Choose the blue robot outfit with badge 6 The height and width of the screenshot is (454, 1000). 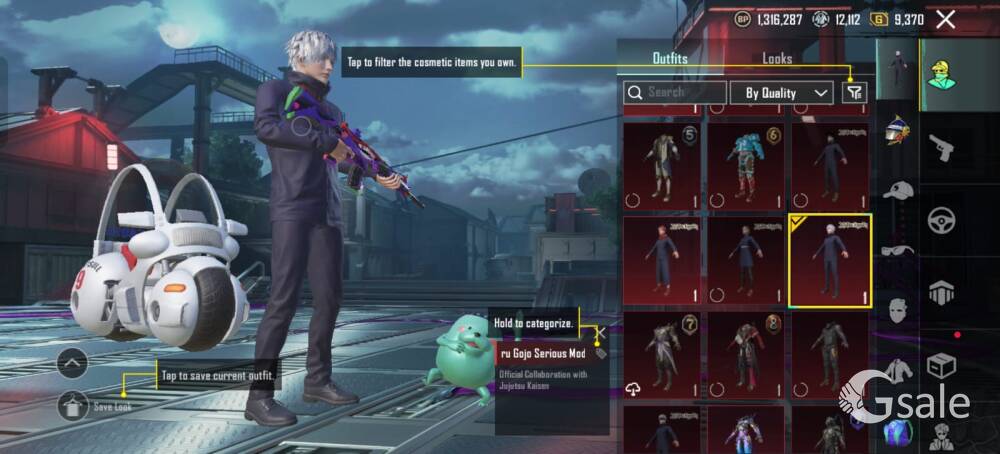click(745, 164)
